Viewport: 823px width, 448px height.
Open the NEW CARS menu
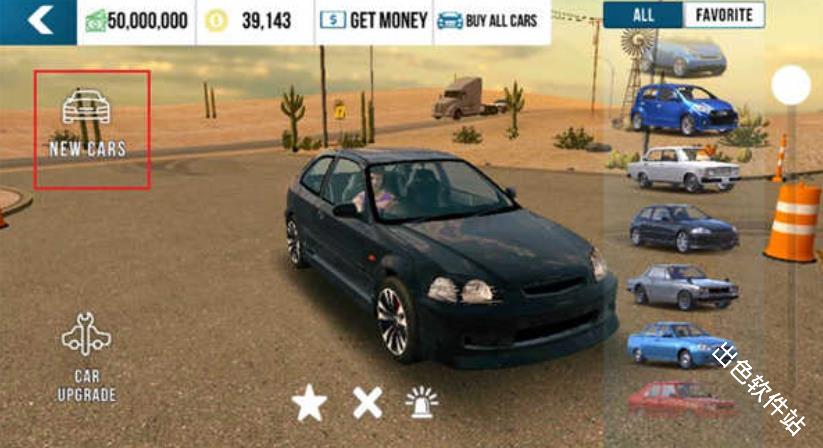click(x=88, y=127)
